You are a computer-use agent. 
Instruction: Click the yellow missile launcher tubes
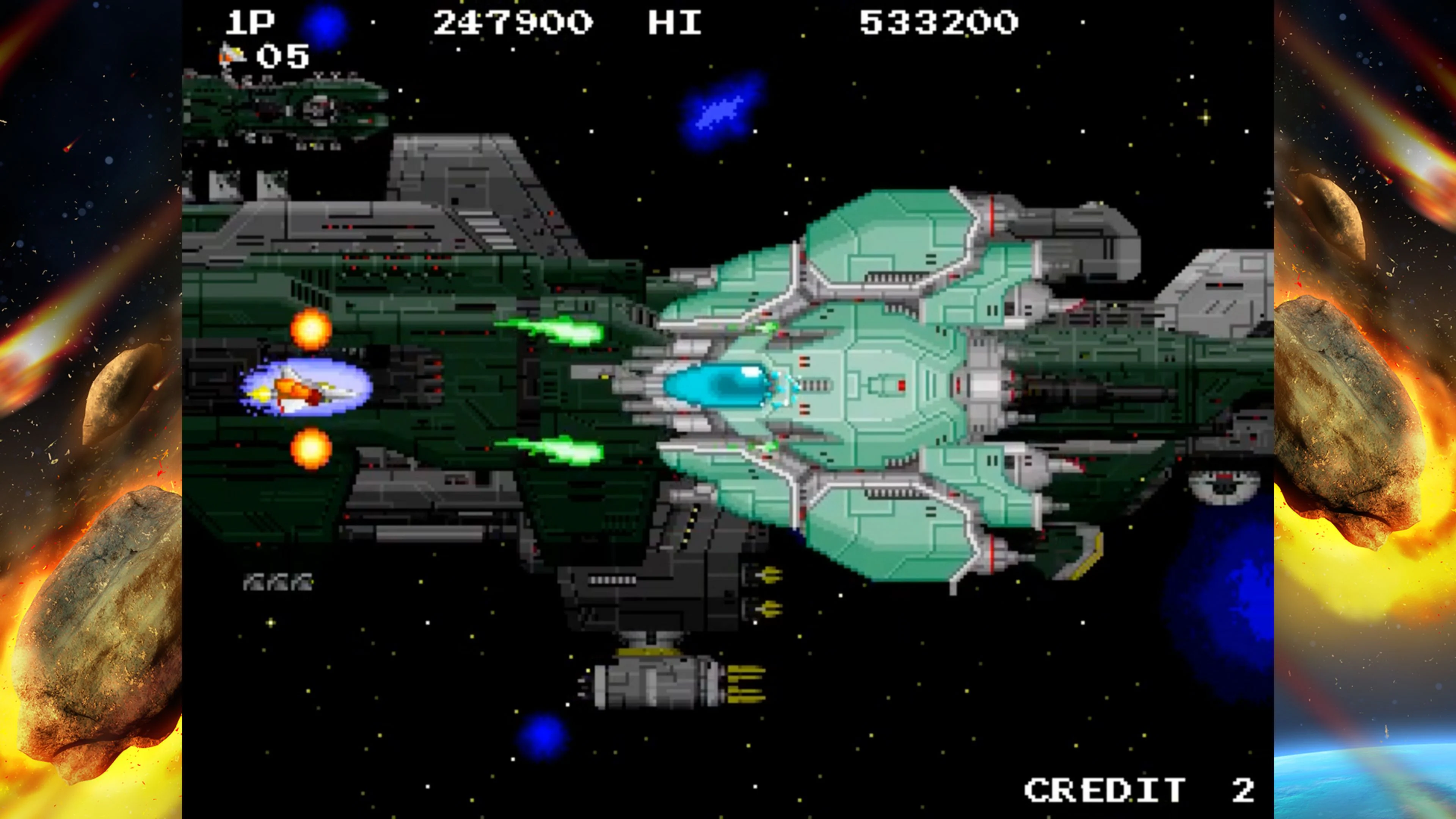click(x=769, y=591)
